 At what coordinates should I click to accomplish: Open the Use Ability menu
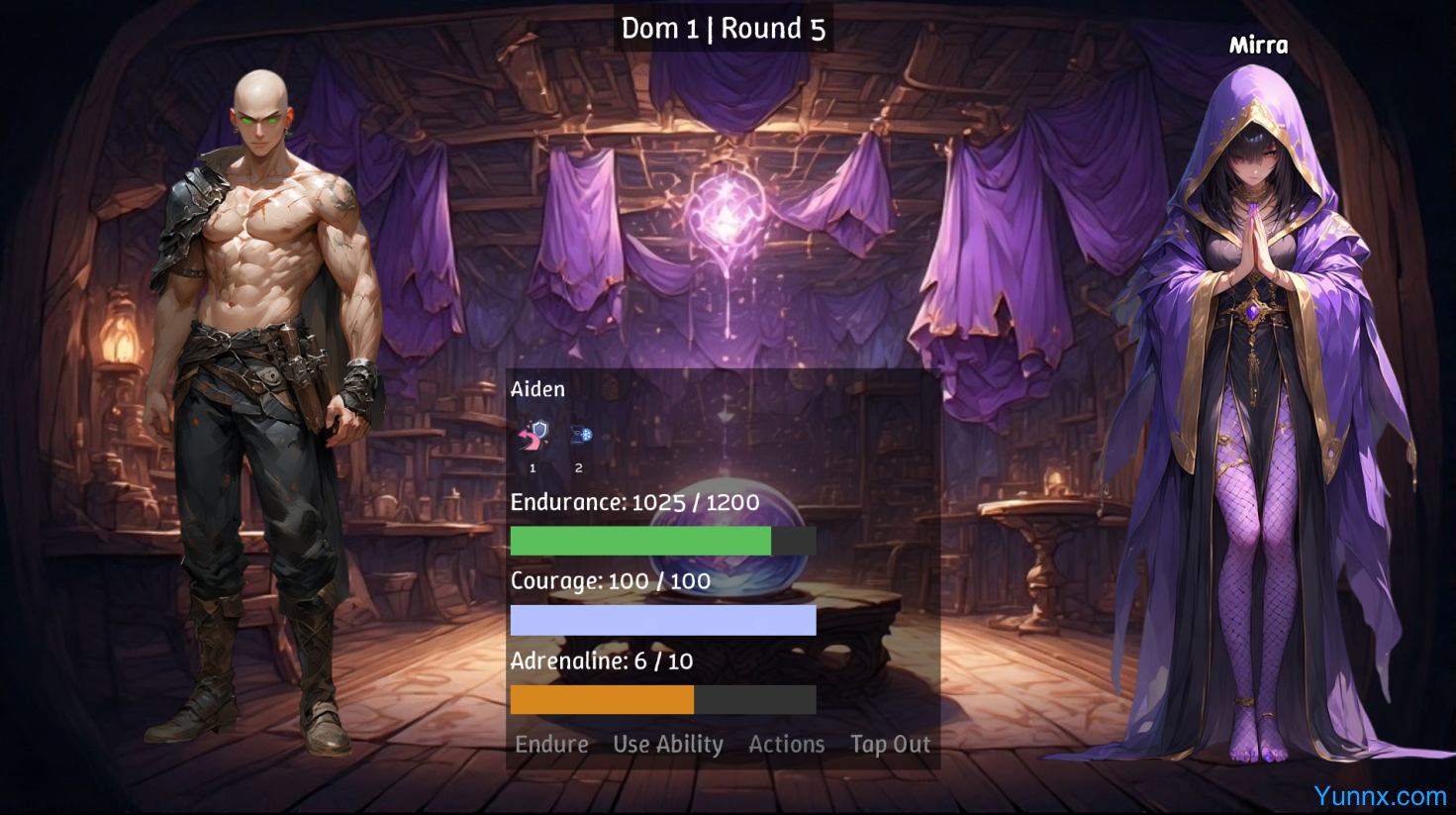[668, 744]
